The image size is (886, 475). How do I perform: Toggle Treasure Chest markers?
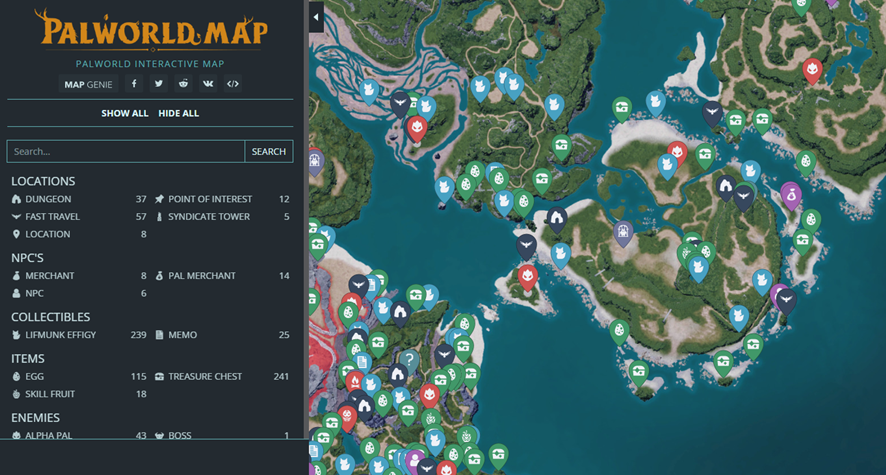coord(204,376)
